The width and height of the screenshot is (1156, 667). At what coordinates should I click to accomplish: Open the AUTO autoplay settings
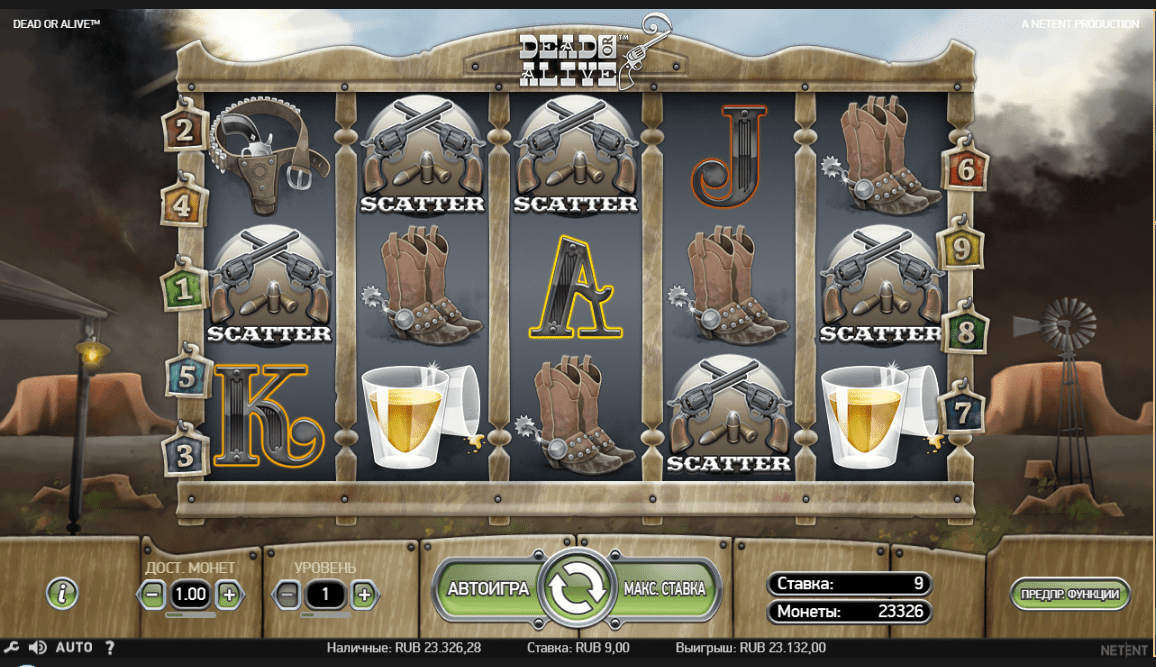click(74, 648)
